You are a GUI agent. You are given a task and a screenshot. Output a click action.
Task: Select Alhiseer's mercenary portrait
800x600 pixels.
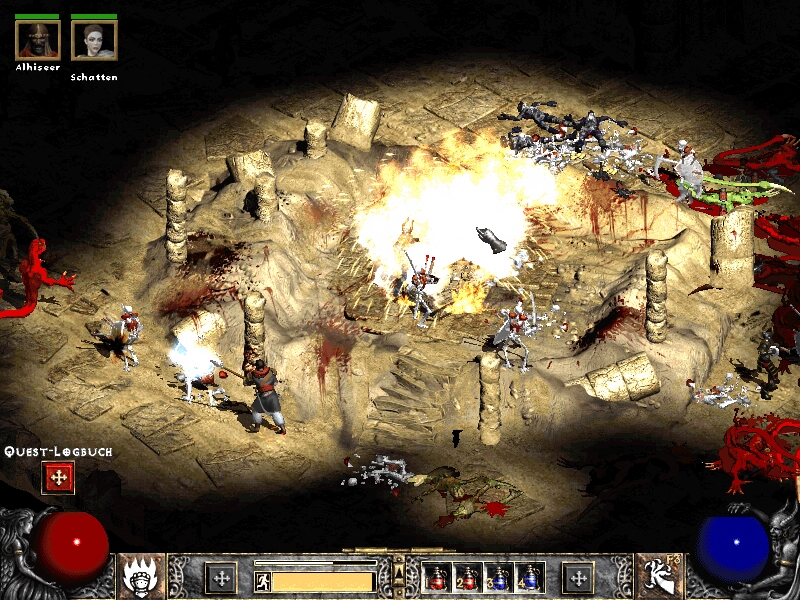click(x=38, y=40)
